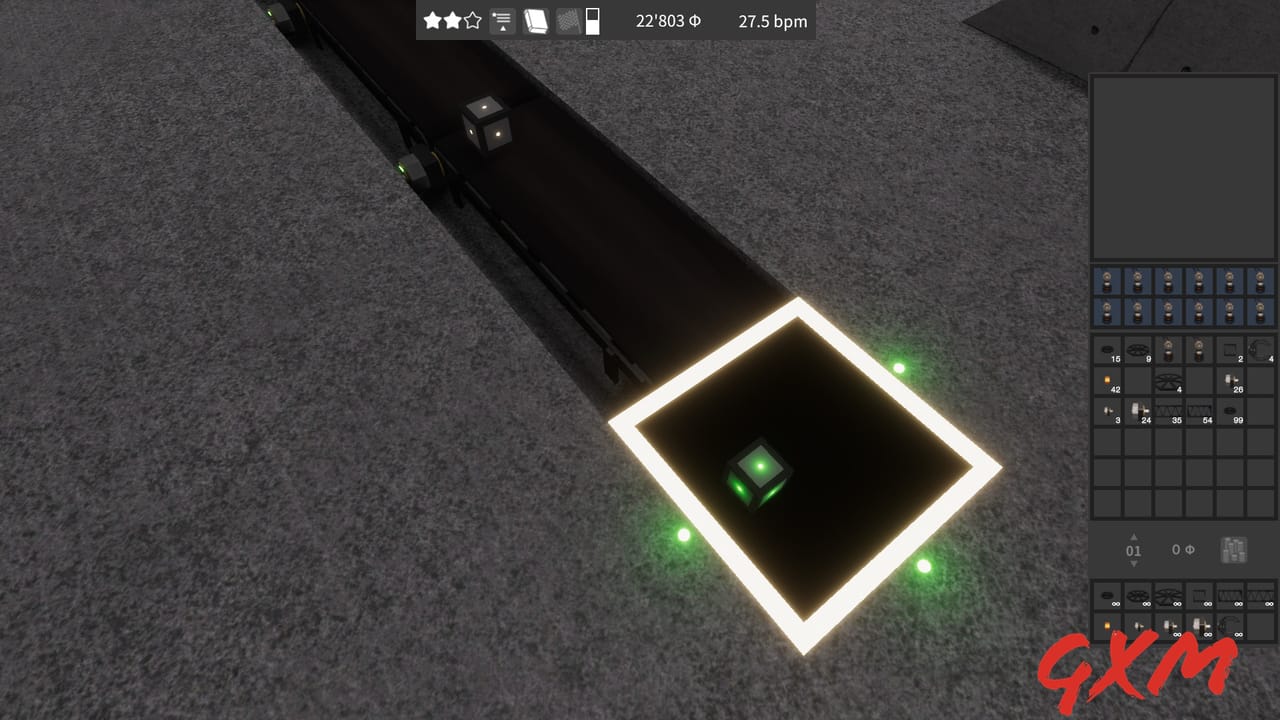The height and width of the screenshot is (720, 1280).
Task: Click the coin stack purchase icon beside 0 Φ
Action: pos(1233,550)
